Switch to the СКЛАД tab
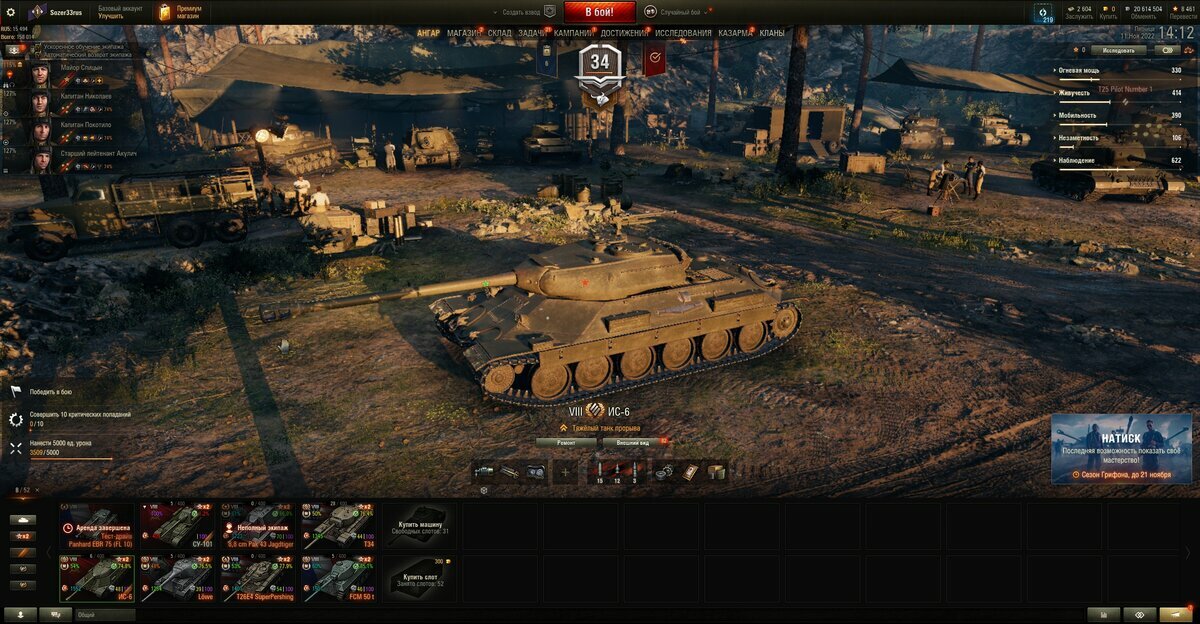Viewport: 1200px width, 624px height. pyautogui.click(x=500, y=33)
